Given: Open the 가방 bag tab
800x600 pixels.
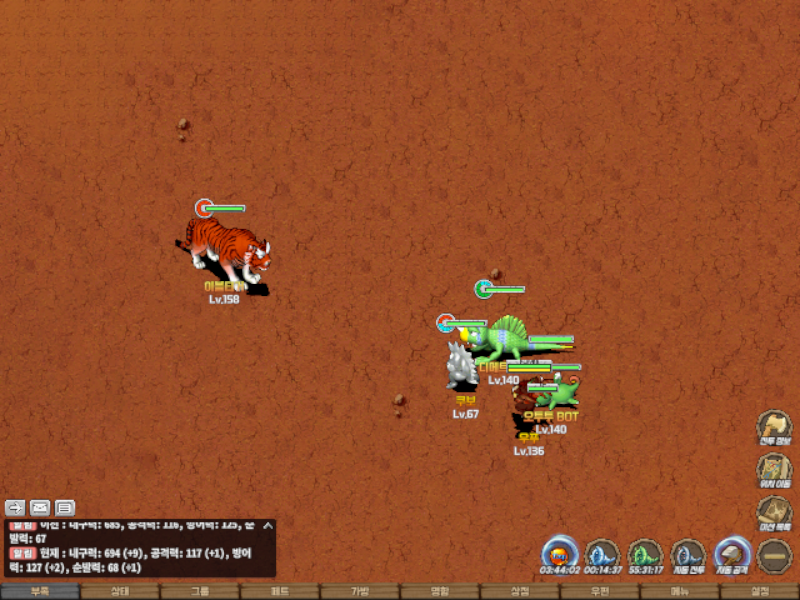Looking at the screenshot, I should 360,591.
